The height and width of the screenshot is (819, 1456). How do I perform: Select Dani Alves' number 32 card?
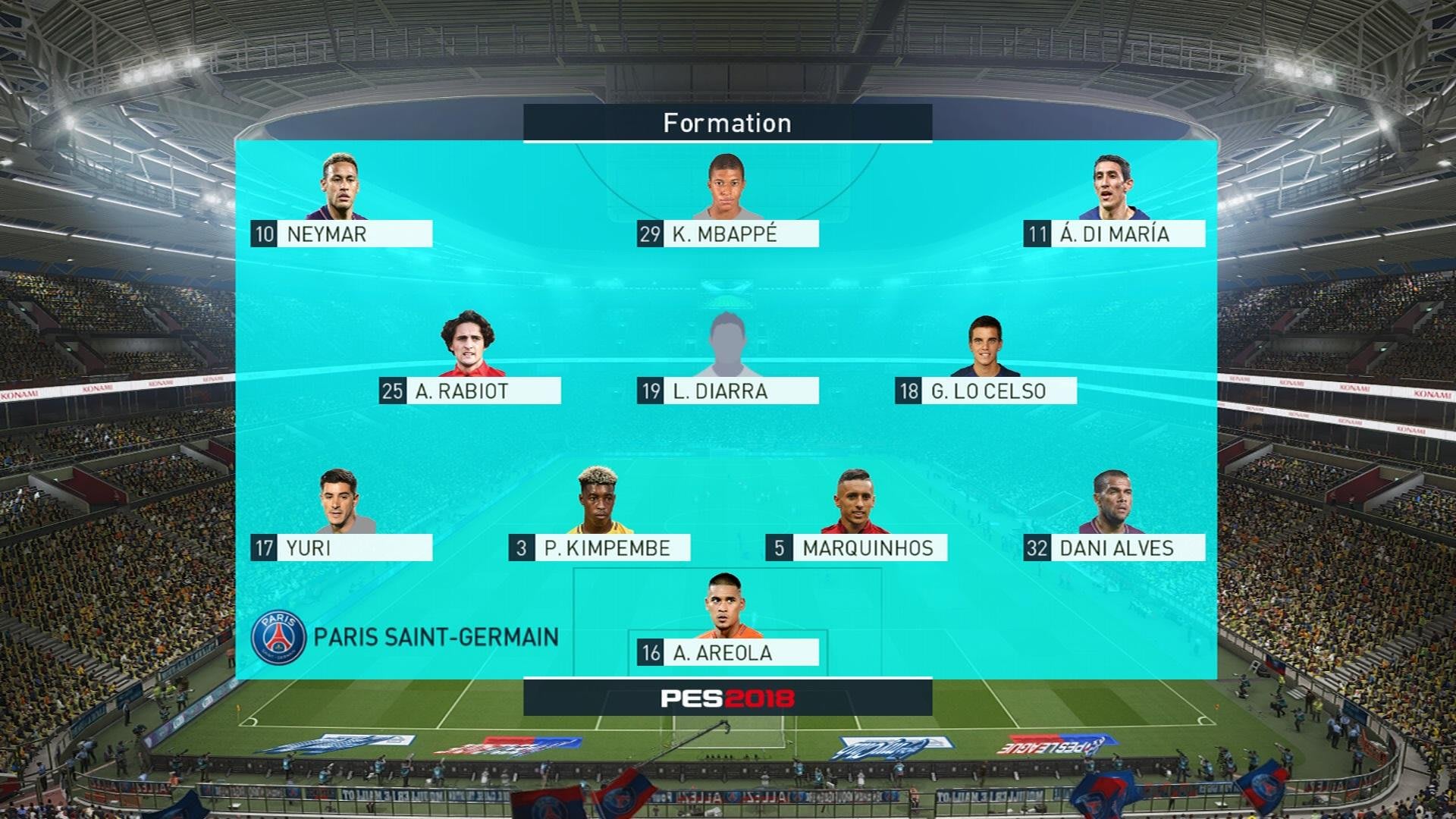1114,548
